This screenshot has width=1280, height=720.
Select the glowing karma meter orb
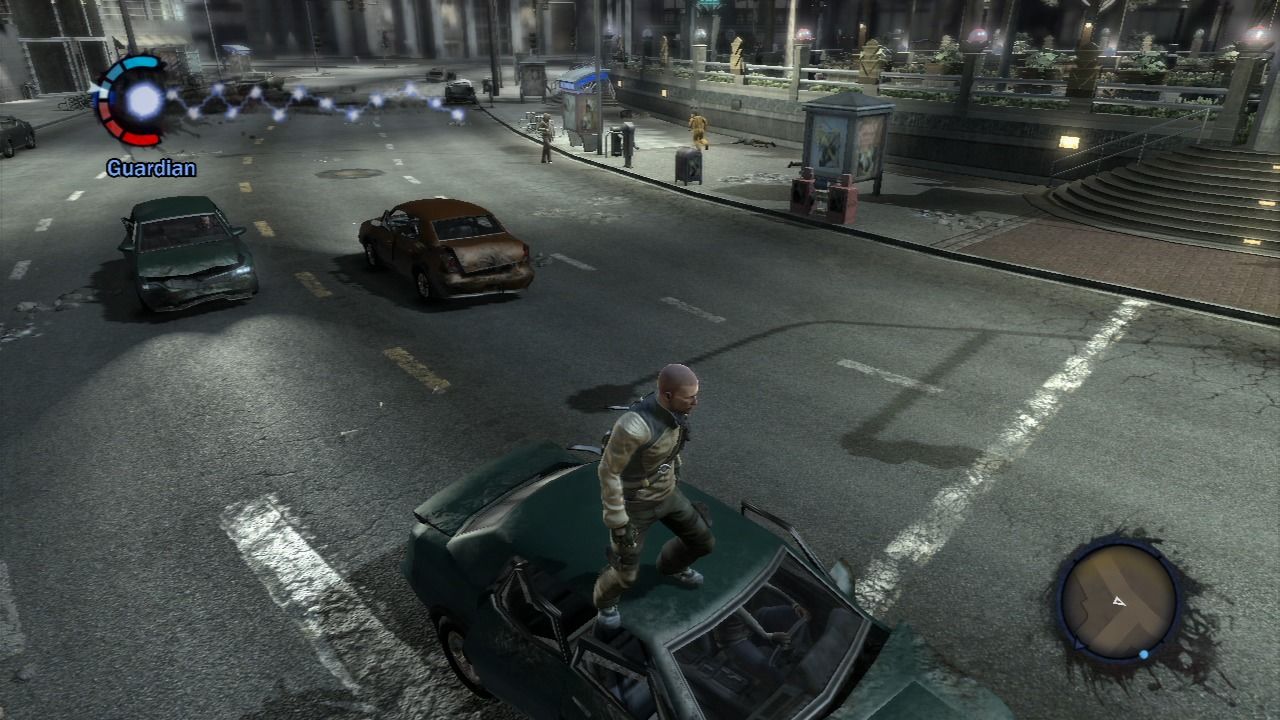pos(145,100)
